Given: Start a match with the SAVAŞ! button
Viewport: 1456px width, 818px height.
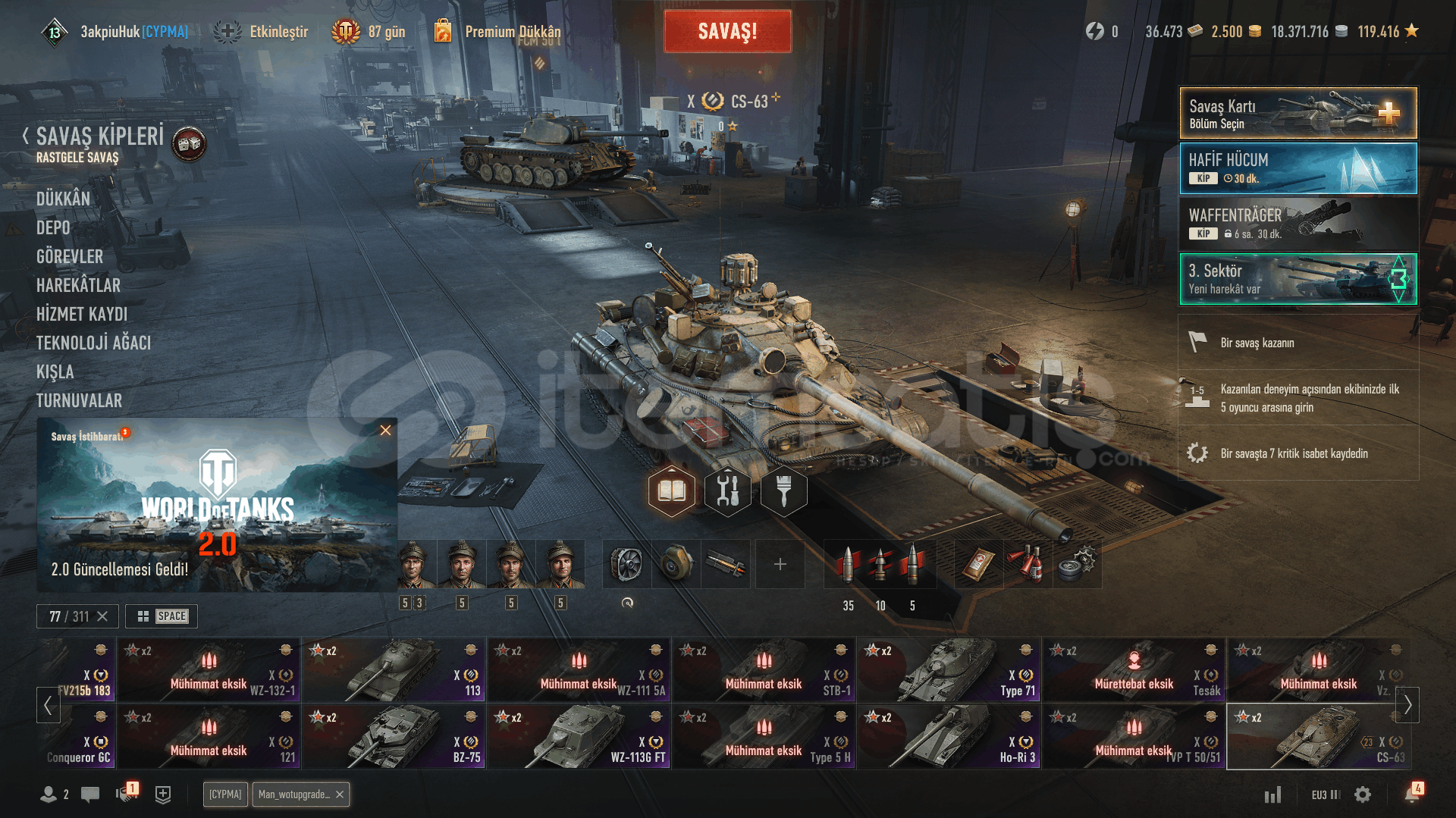Looking at the screenshot, I should [727, 32].
